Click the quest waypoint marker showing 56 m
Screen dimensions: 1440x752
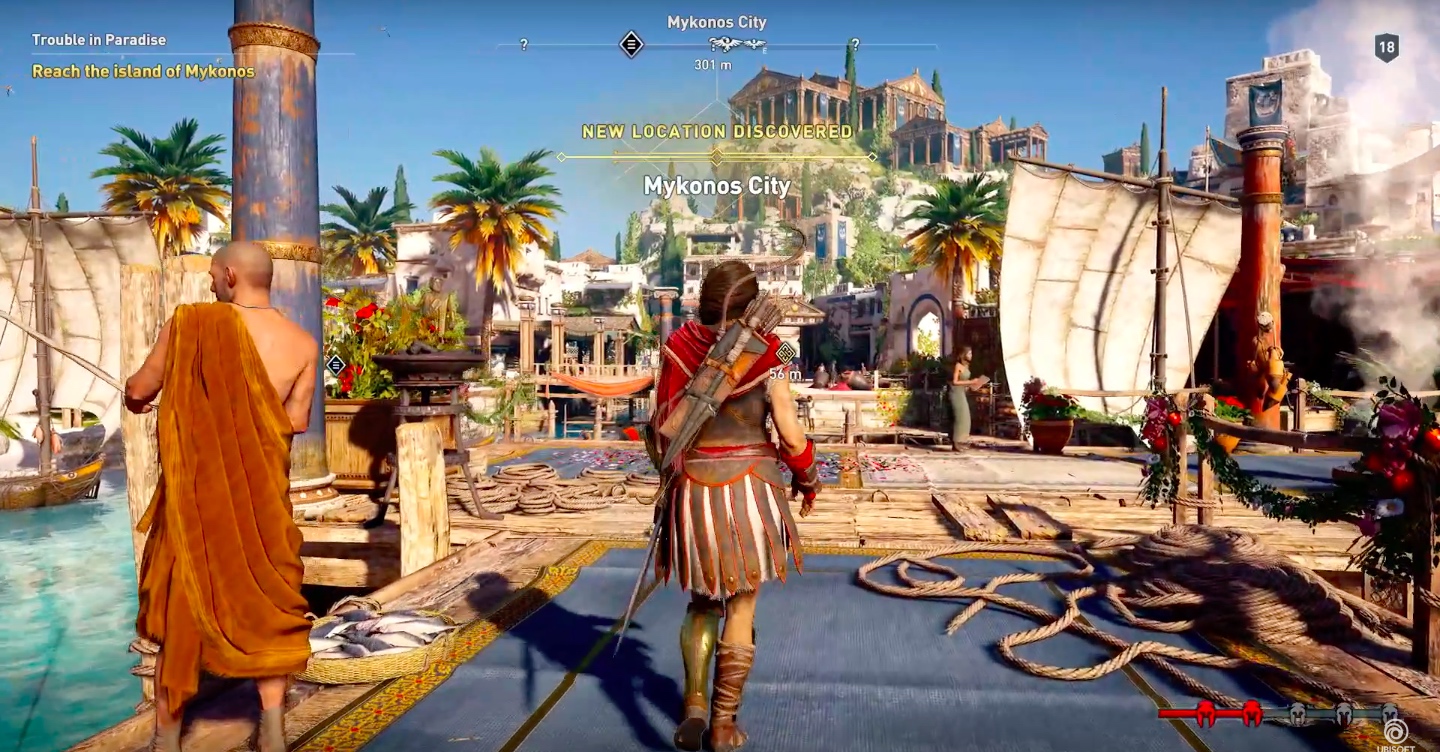pyautogui.click(x=786, y=352)
